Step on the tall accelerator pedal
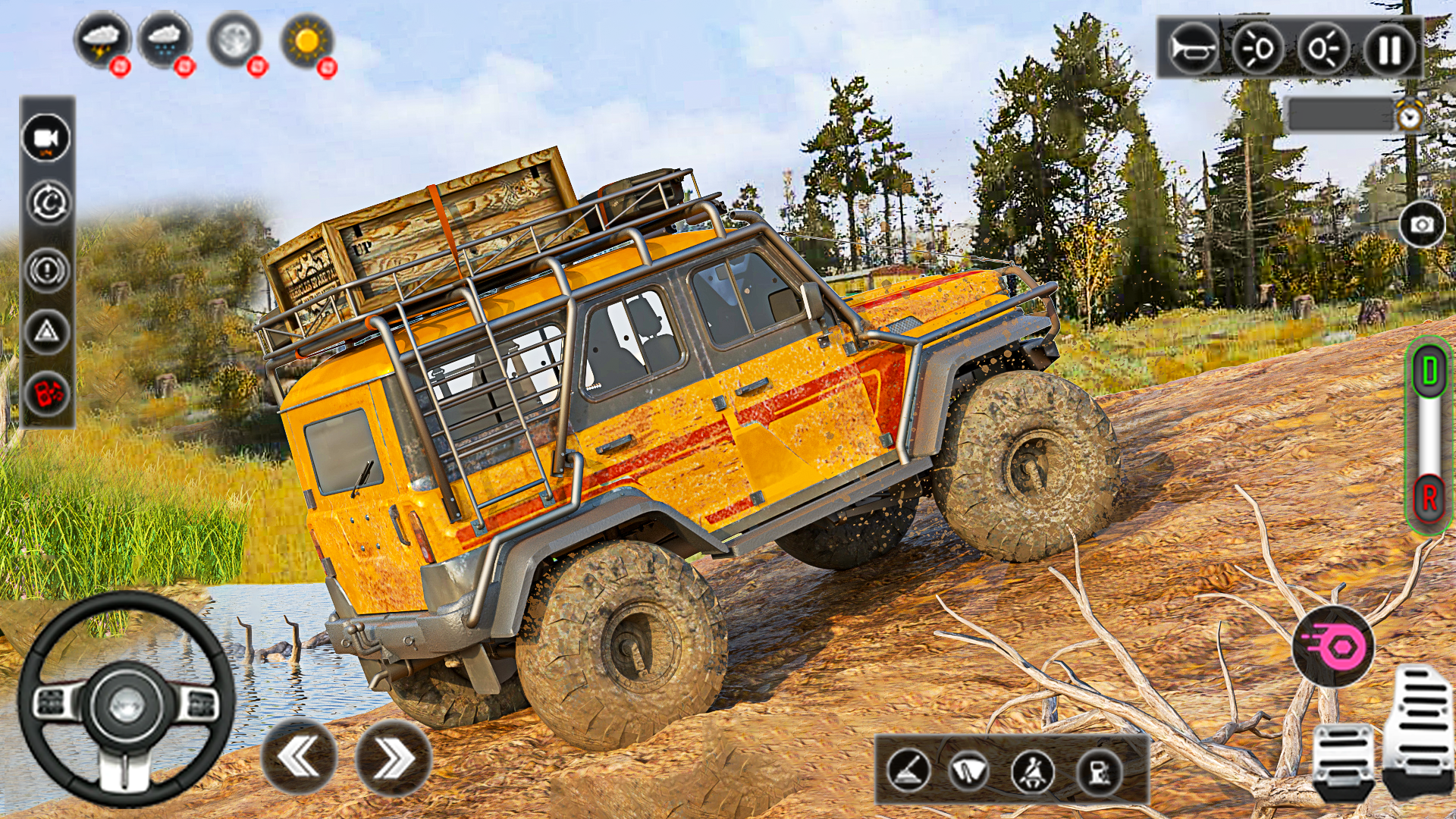 coord(1417,728)
